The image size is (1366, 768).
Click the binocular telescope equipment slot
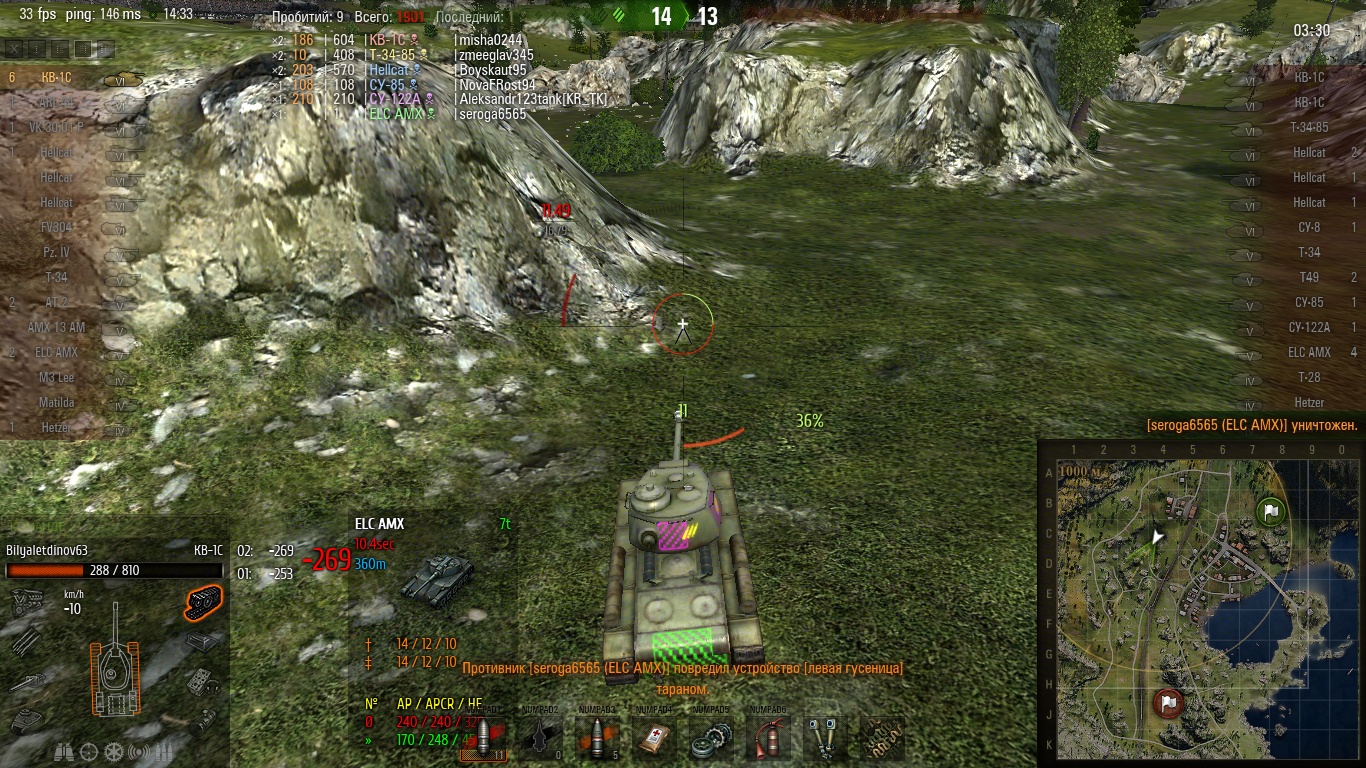click(x=825, y=738)
